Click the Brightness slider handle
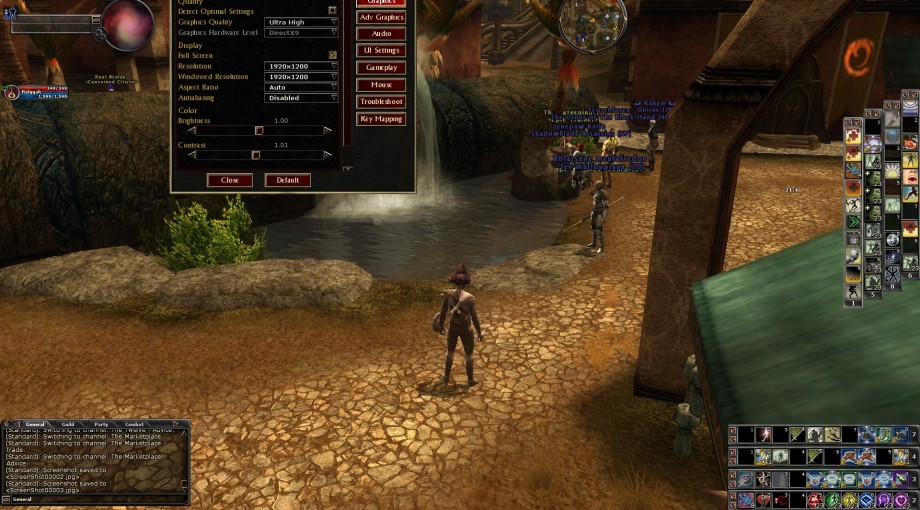920x510 pixels. coord(259,130)
